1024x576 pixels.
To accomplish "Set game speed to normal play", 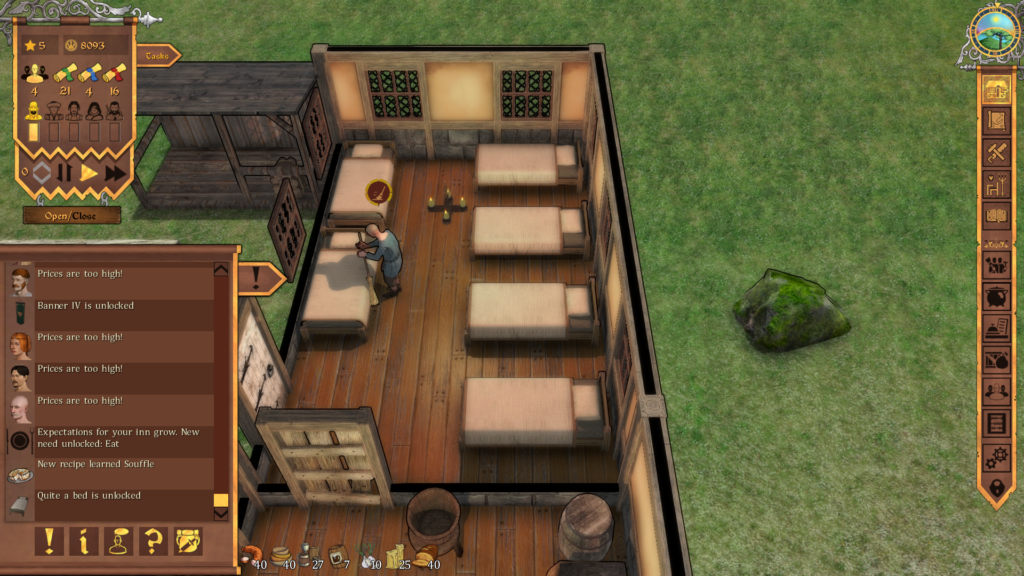I will click(89, 173).
